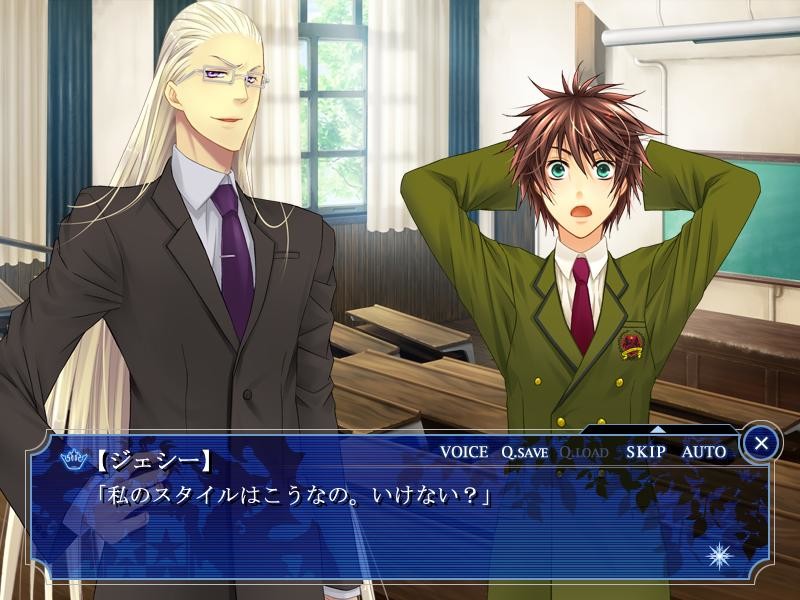Activate SKIP to fast-forward dialogue

point(646,452)
